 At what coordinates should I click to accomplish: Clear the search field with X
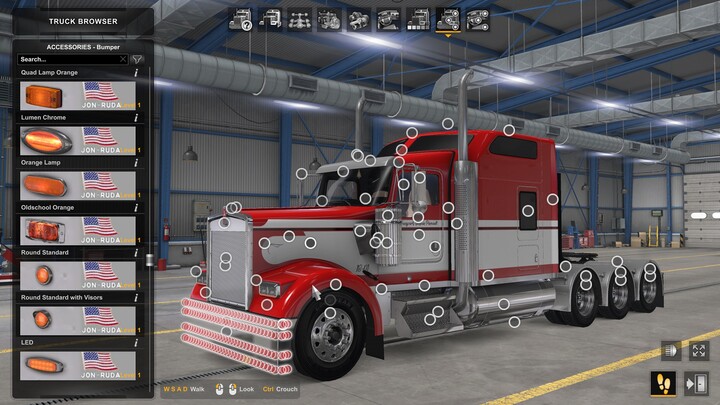[x=123, y=60]
